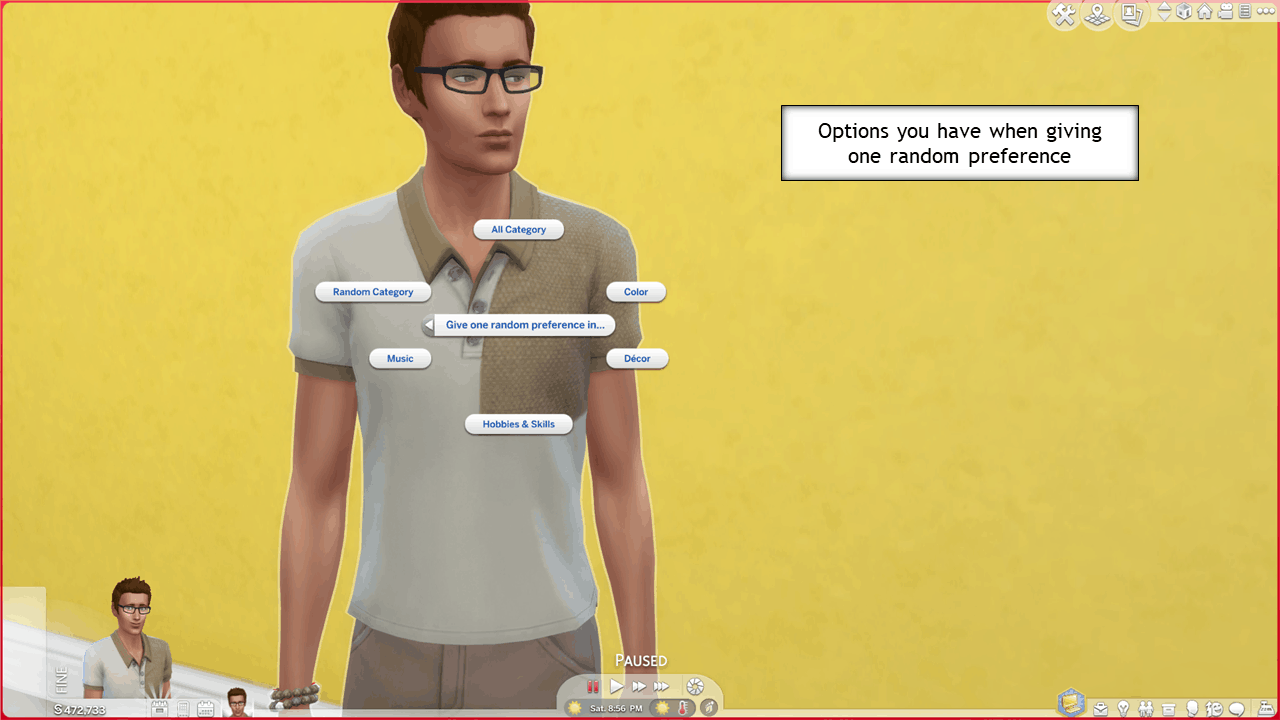Viewport: 1280px width, 720px height.
Task: Pick the Color preference option
Action: (636, 292)
